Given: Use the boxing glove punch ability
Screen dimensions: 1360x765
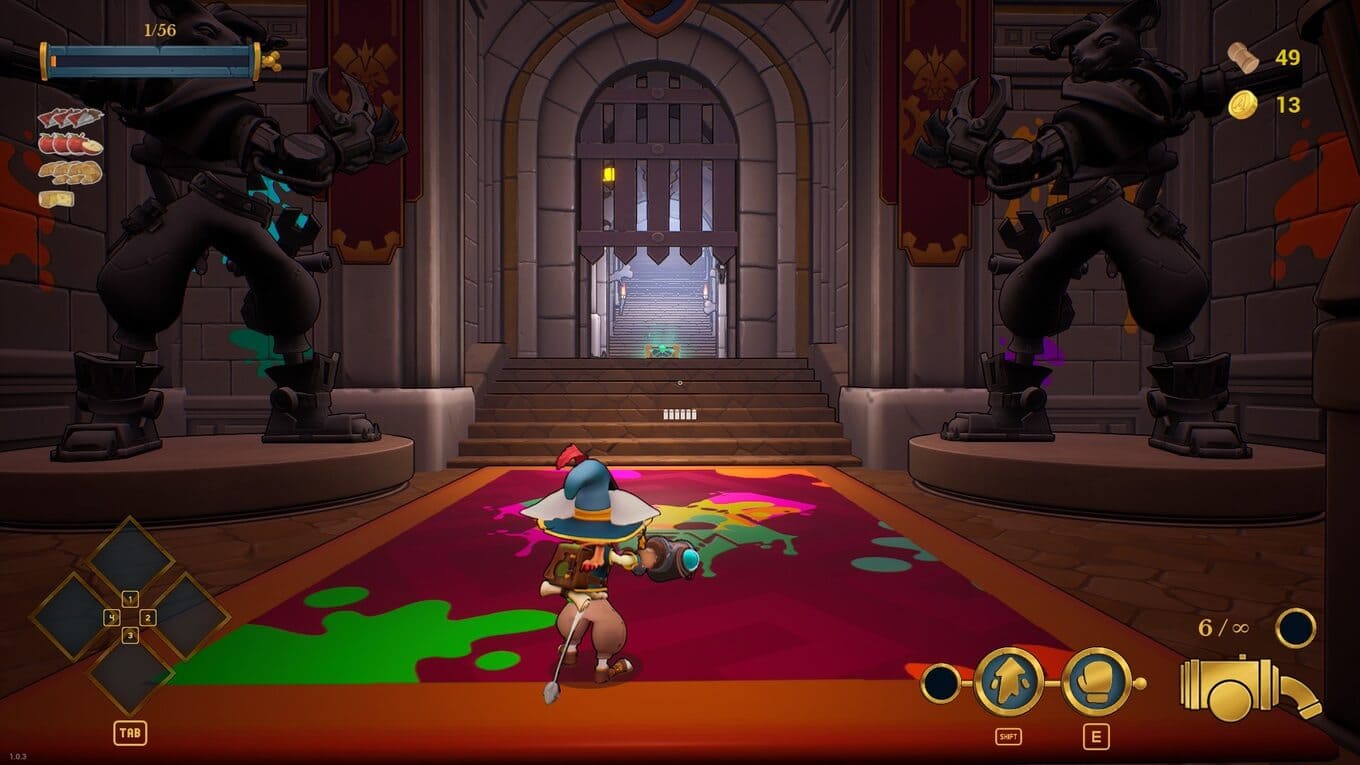Looking at the screenshot, I should [x=1096, y=682].
